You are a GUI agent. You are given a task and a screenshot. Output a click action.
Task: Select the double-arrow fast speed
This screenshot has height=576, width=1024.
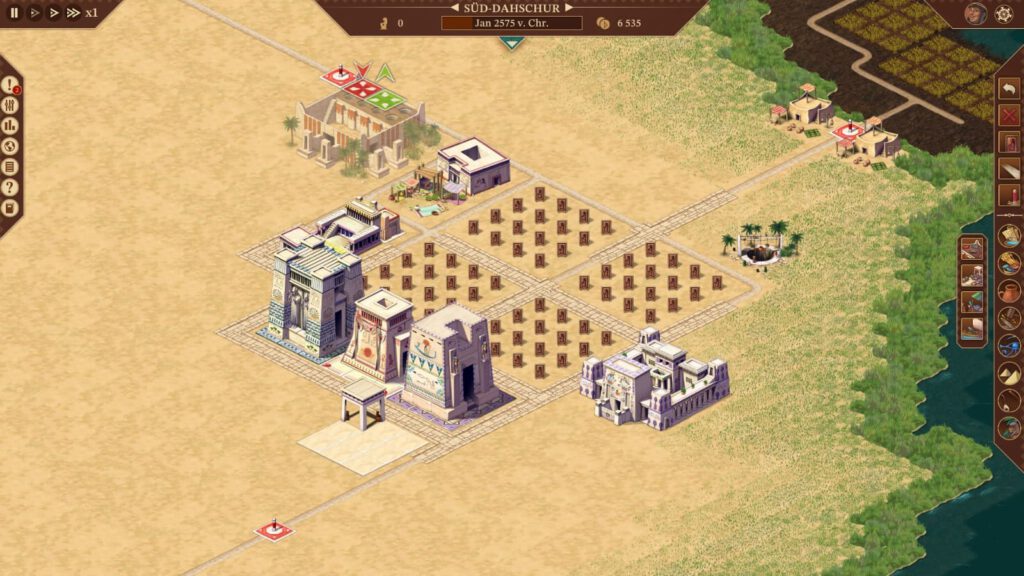pyautogui.click(x=53, y=13)
